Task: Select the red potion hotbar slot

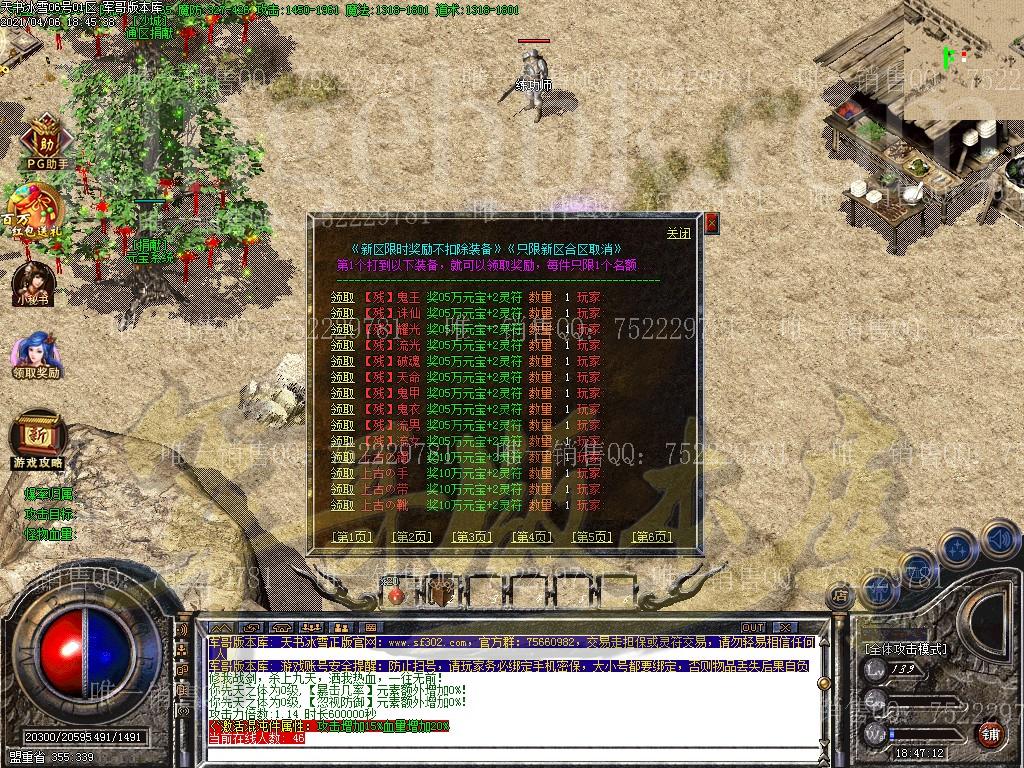Action: click(396, 594)
